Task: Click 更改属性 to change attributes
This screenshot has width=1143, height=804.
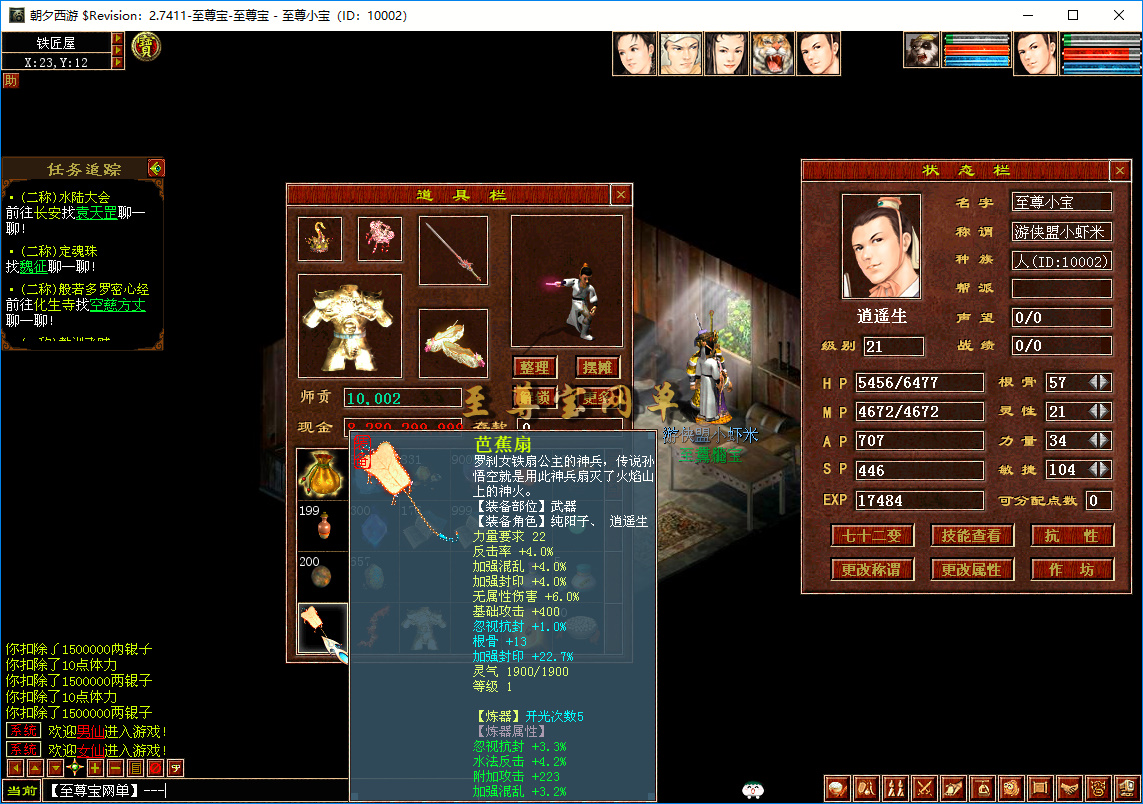Action: [x=971, y=569]
